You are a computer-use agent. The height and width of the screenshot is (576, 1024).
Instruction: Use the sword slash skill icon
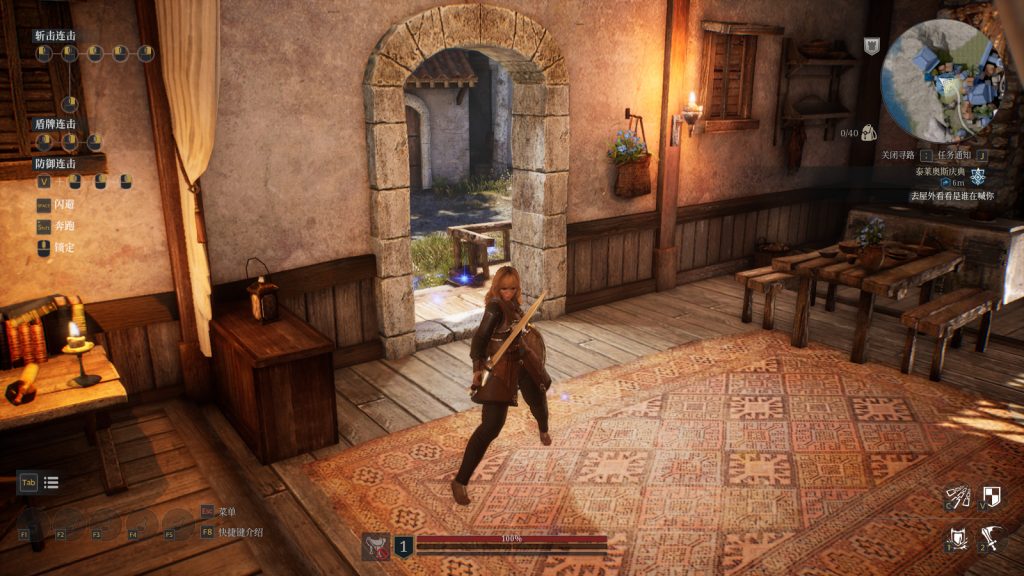click(991, 538)
